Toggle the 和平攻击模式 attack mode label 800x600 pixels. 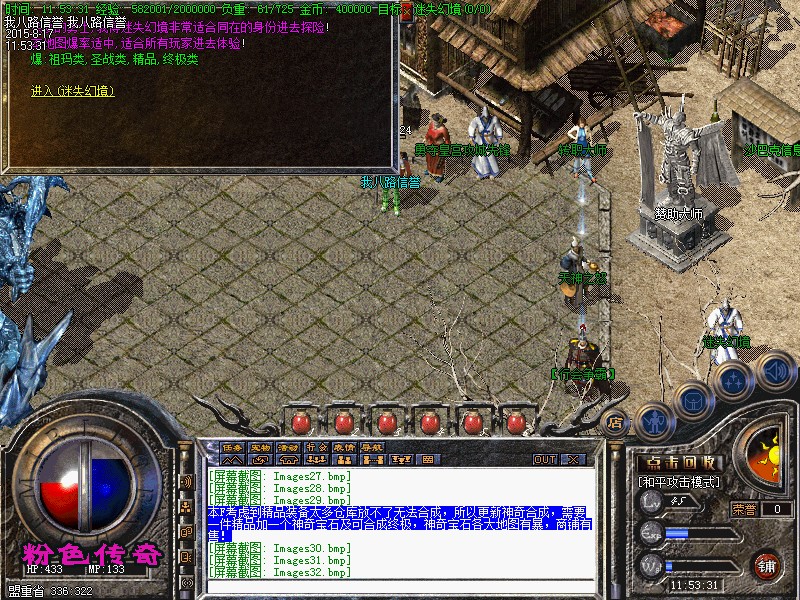click(682, 482)
